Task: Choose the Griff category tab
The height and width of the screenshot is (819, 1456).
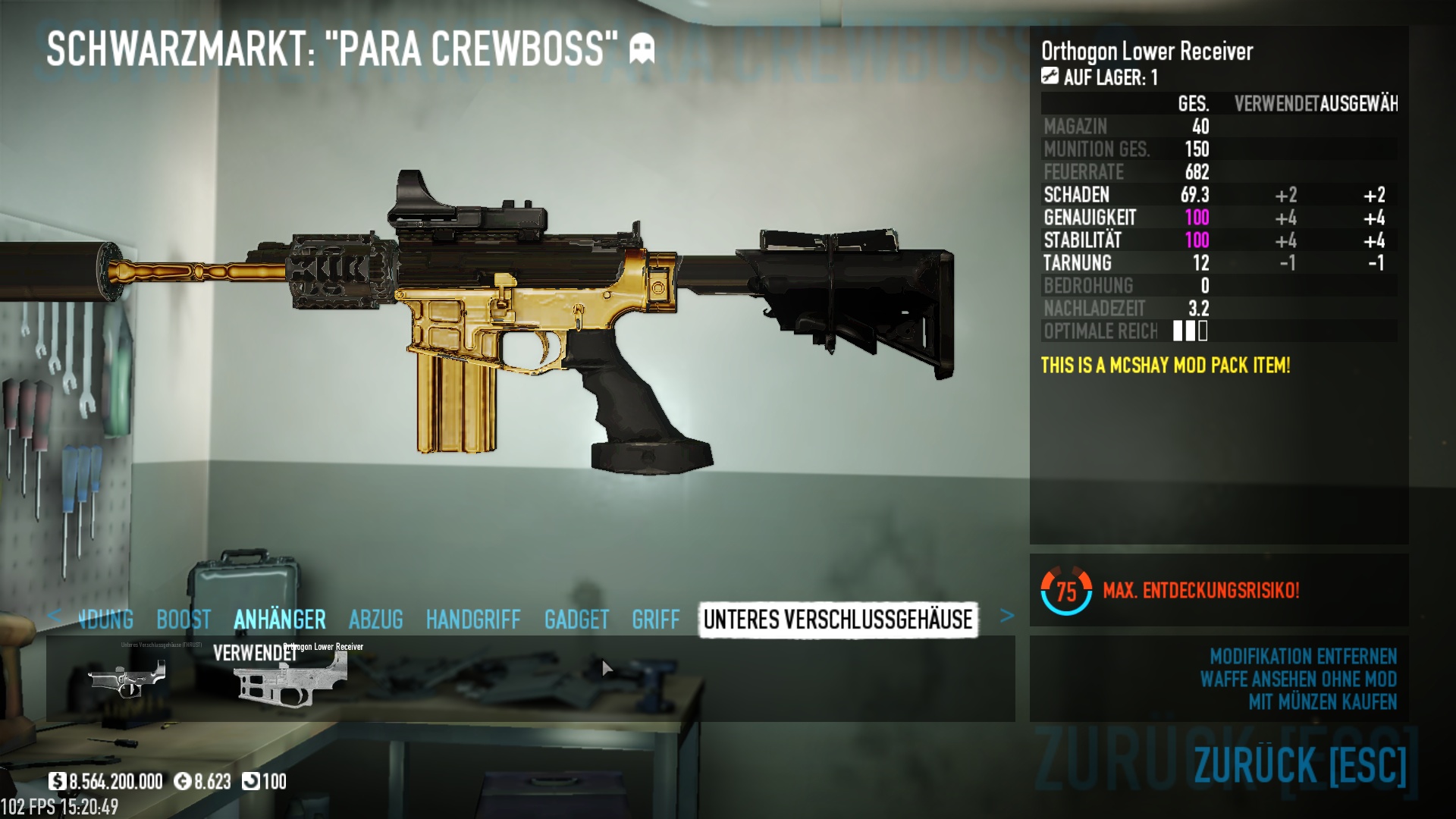Action: (x=656, y=620)
